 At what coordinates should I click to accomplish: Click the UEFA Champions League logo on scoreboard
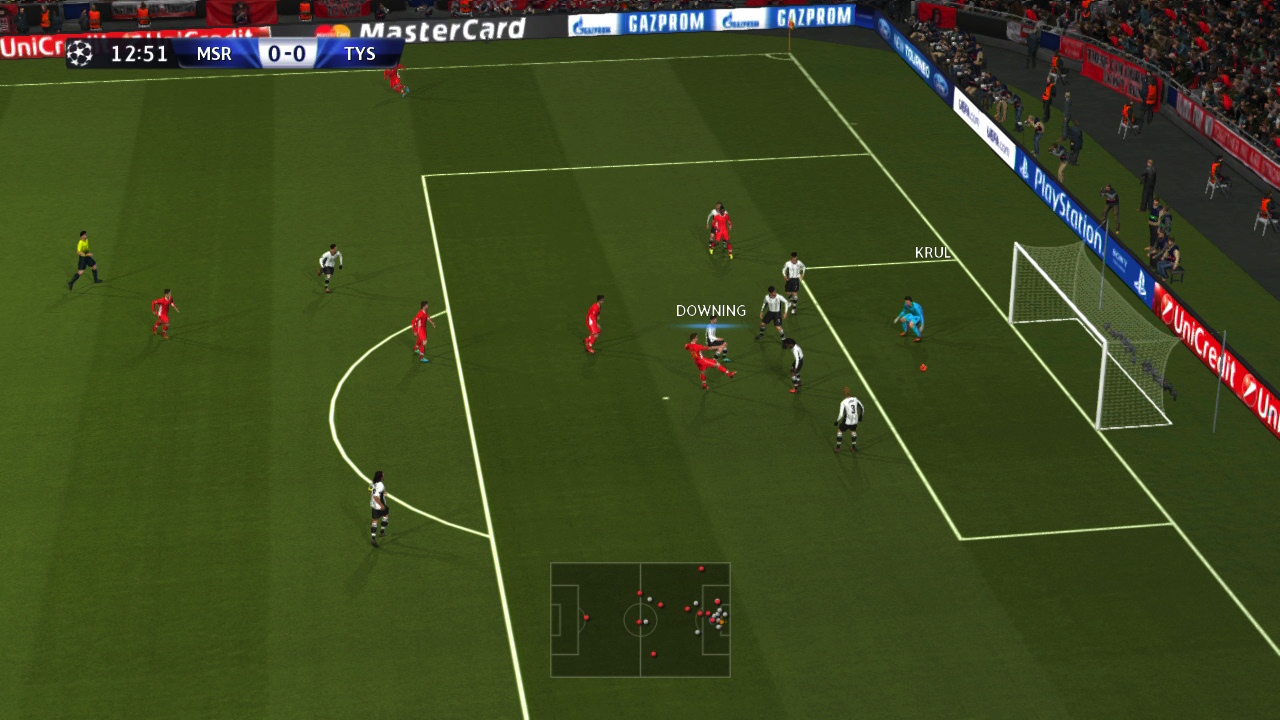[x=78, y=53]
